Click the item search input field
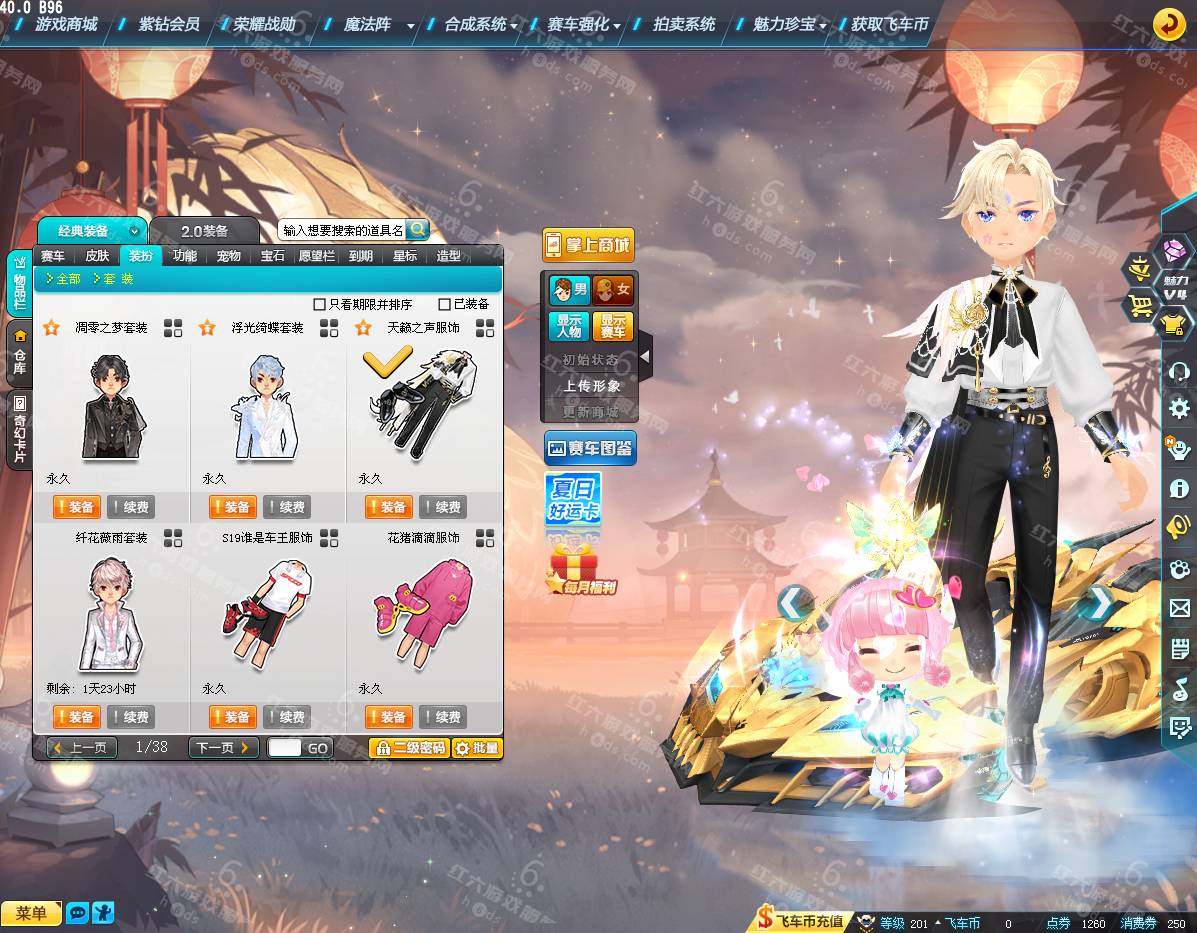The image size is (1197, 933). click(x=342, y=230)
